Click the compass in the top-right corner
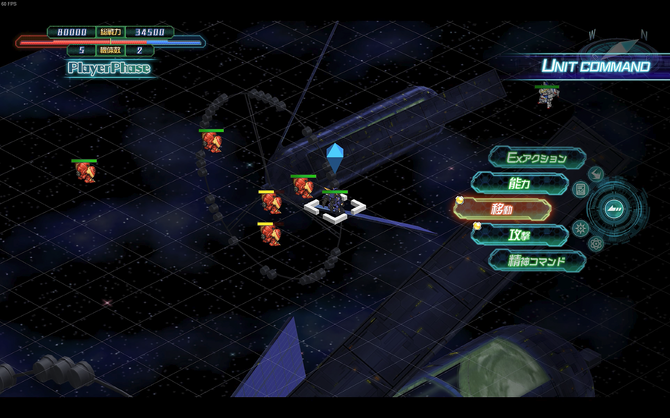This screenshot has width=670, height=418. [x=620, y=45]
